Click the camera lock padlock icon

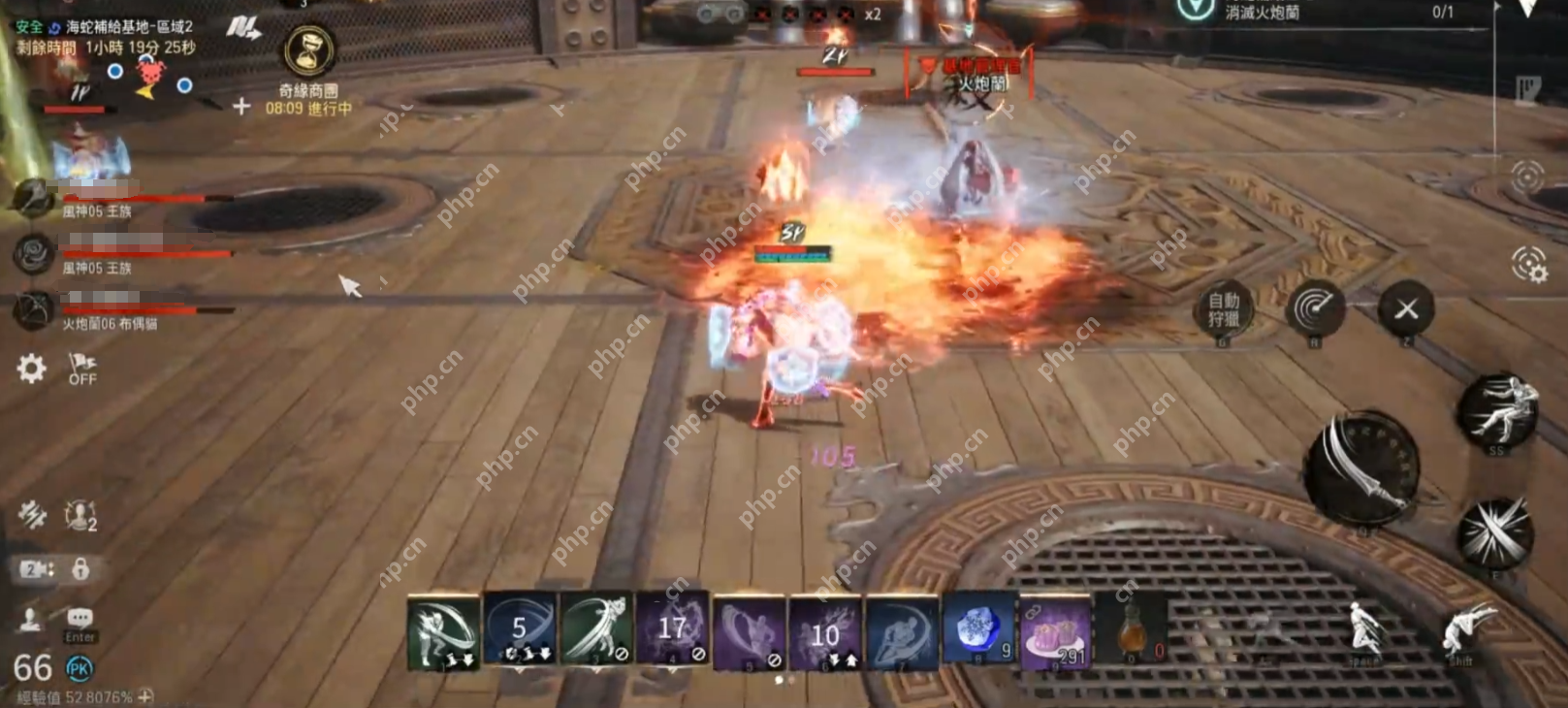[80, 568]
